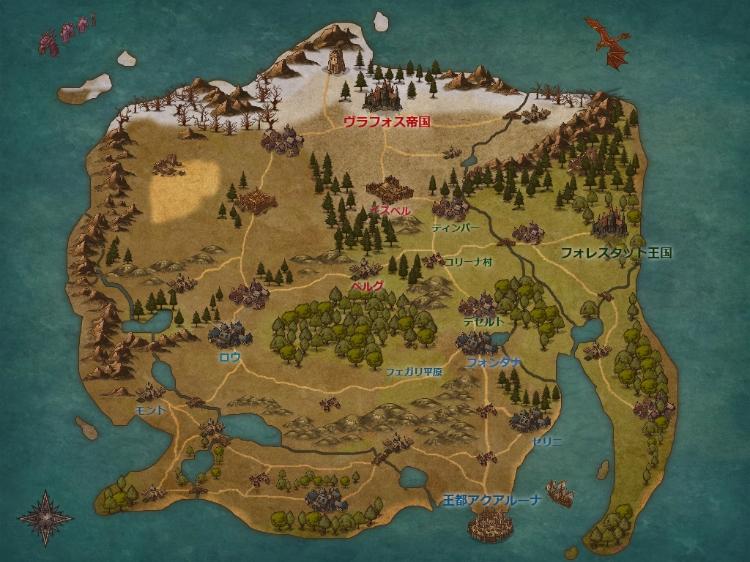This screenshot has width=750, height=562.
Task: Select the フォレスタット王国 kingdom label
Action: pyautogui.click(x=616, y=253)
